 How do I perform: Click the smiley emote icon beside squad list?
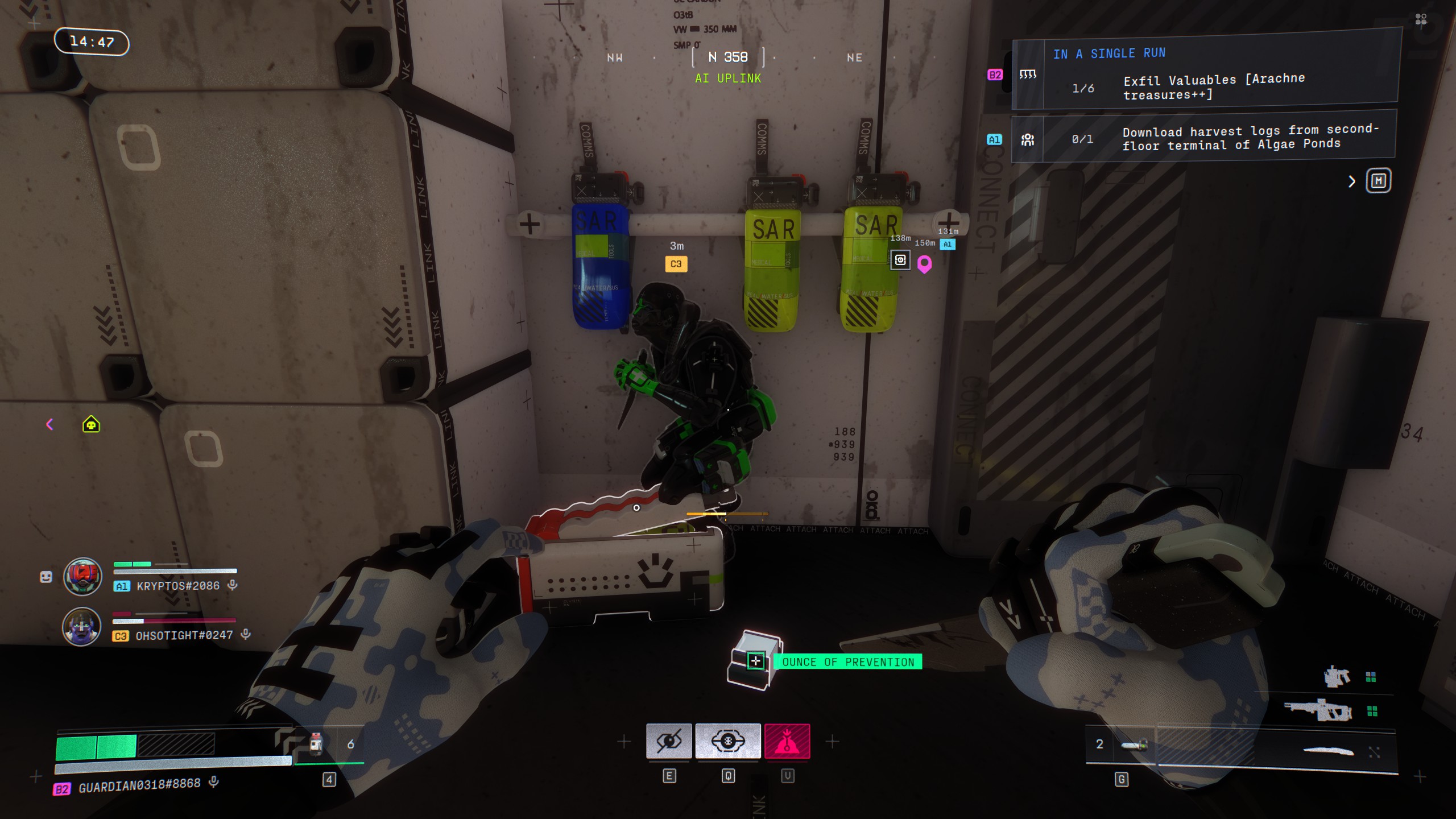(46, 577)
